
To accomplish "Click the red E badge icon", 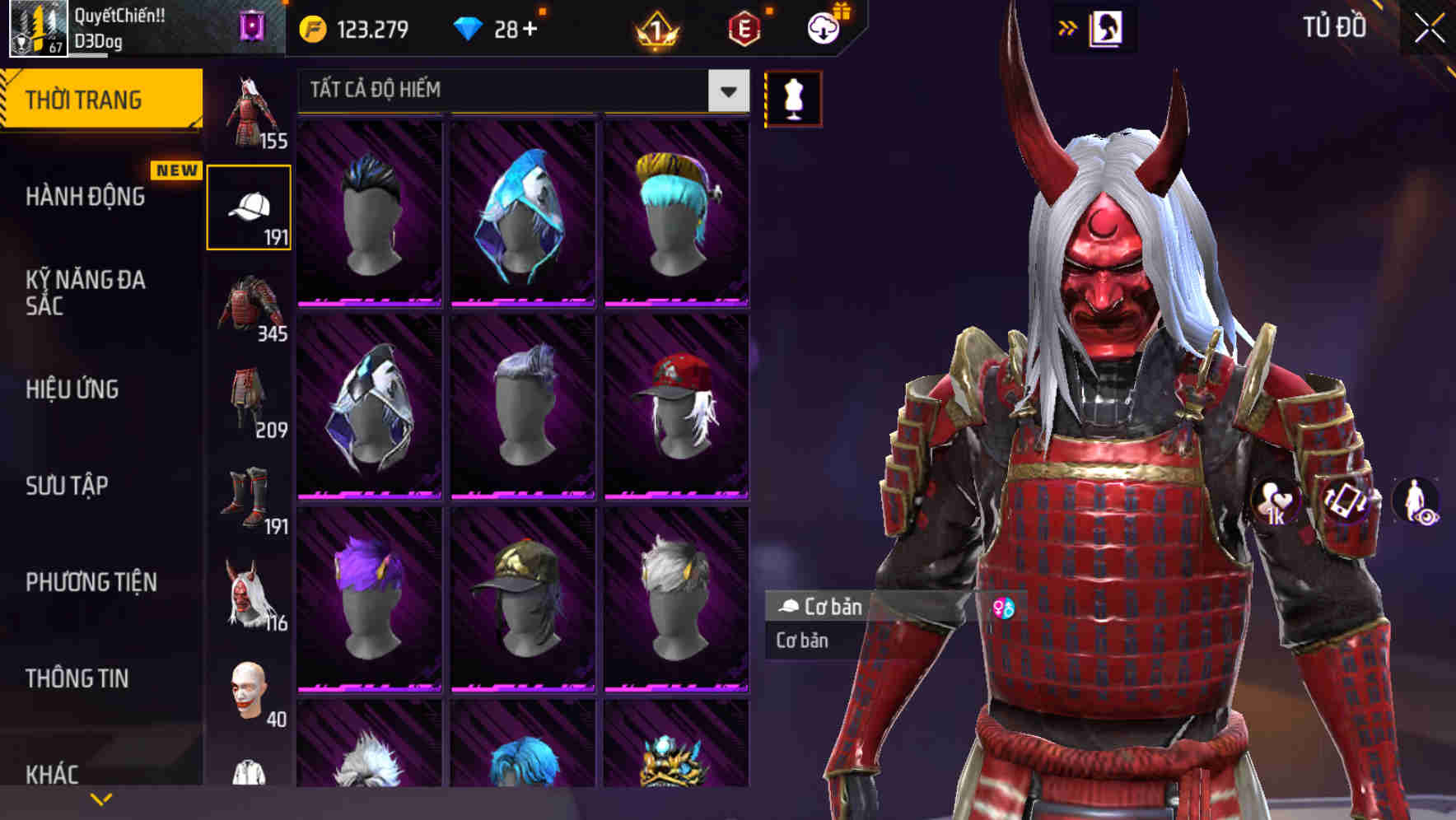I will pos(744,26).
